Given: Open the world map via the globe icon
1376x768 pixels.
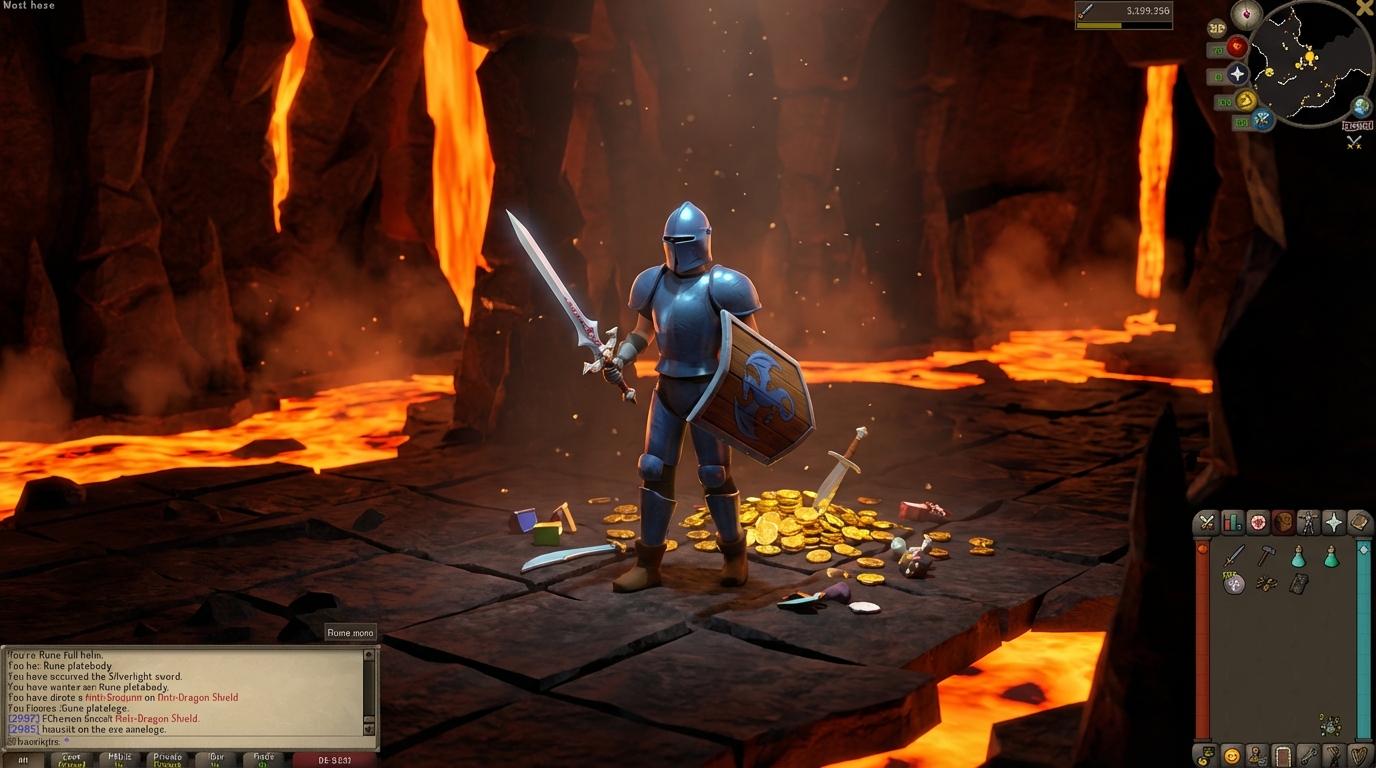Looking at the screenshot, I should (1360, 106).
